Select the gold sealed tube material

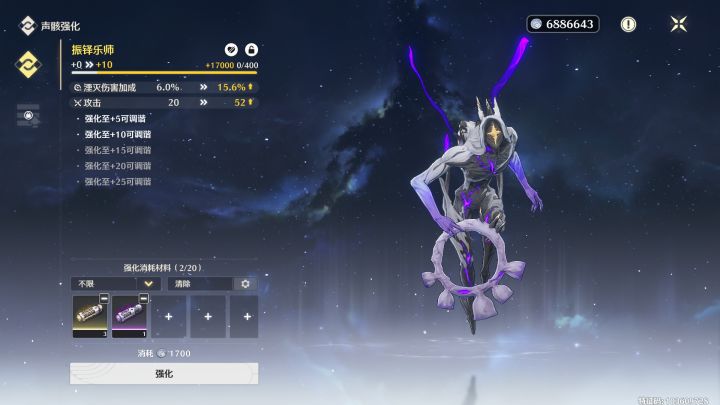click(x=89, y=316)
